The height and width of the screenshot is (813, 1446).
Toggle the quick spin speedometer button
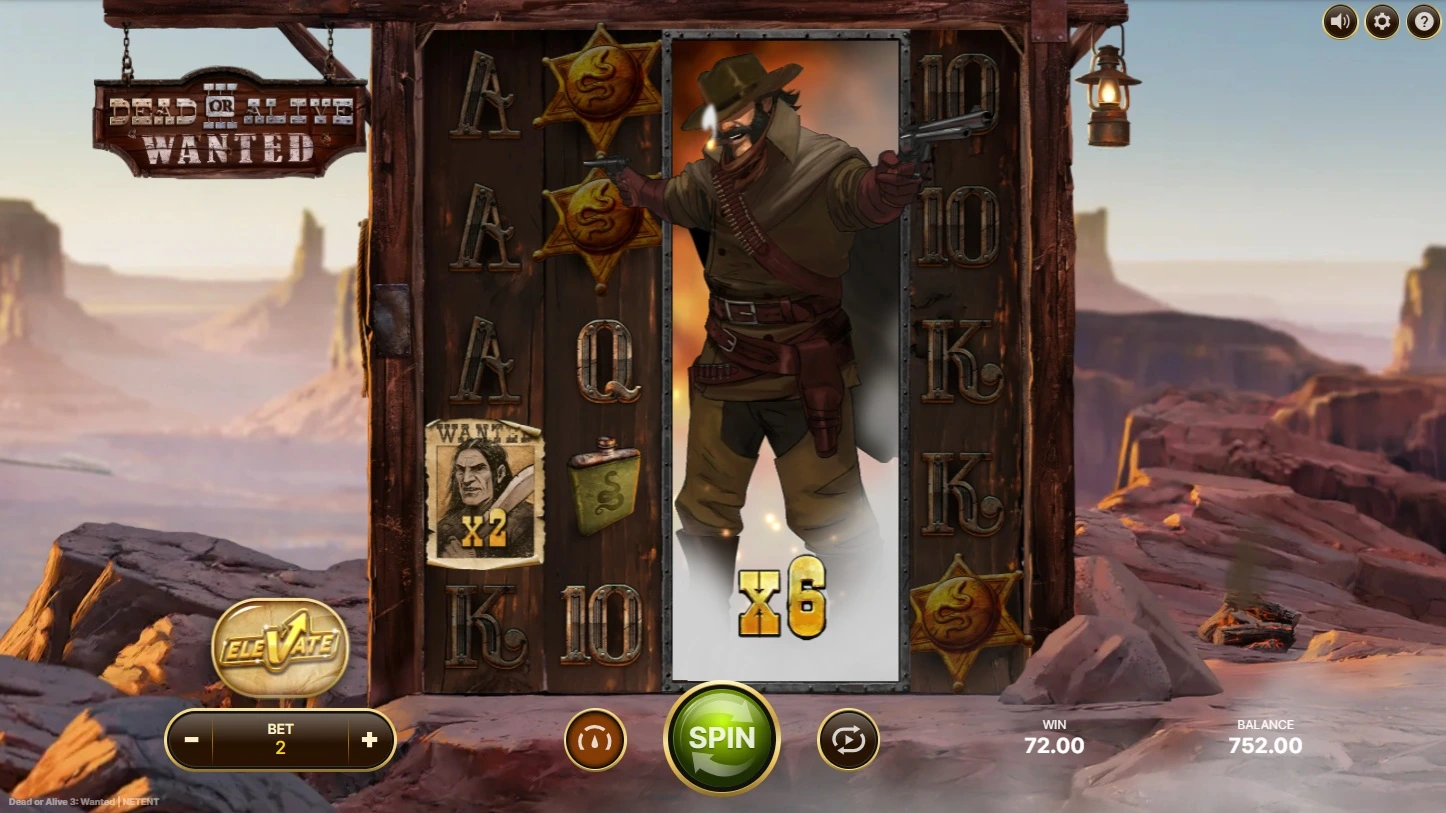(595, 740)
